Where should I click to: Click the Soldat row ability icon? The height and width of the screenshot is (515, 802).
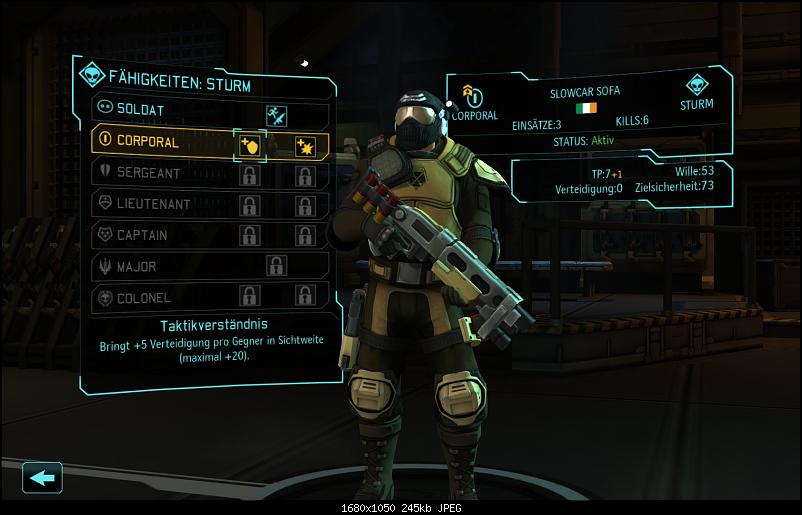277,116
